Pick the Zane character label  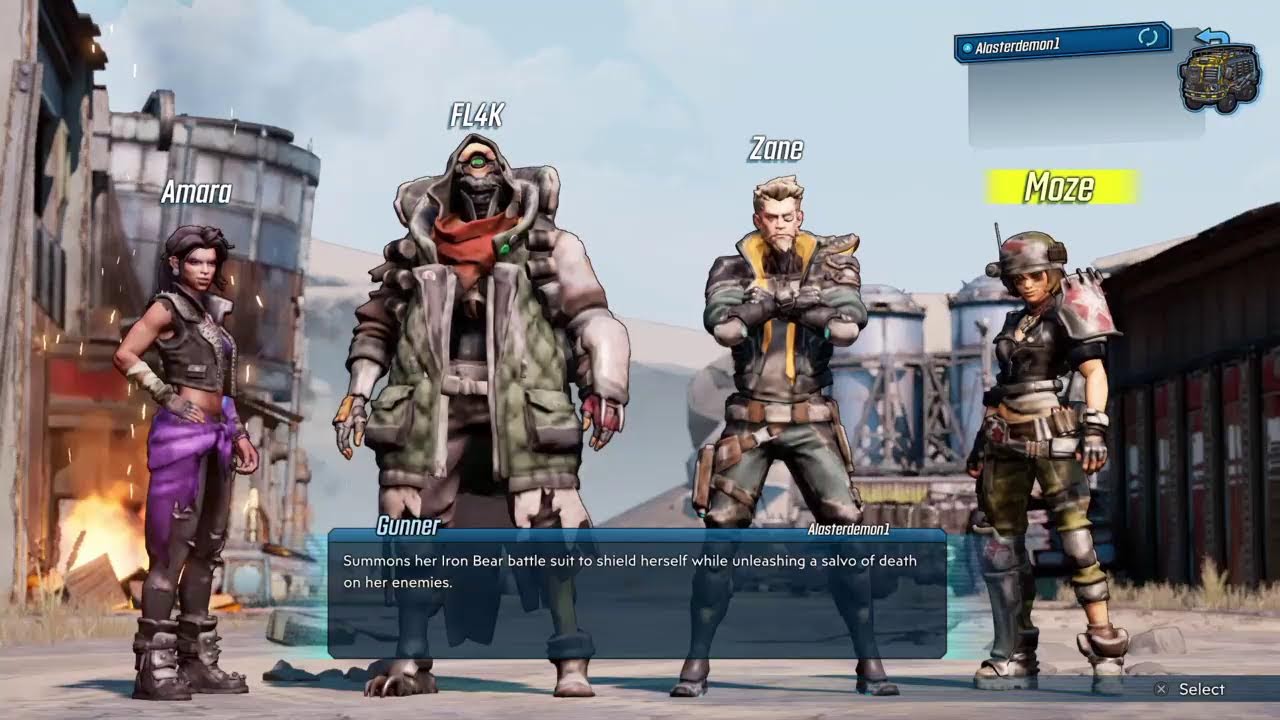click(x=776, y=150)
